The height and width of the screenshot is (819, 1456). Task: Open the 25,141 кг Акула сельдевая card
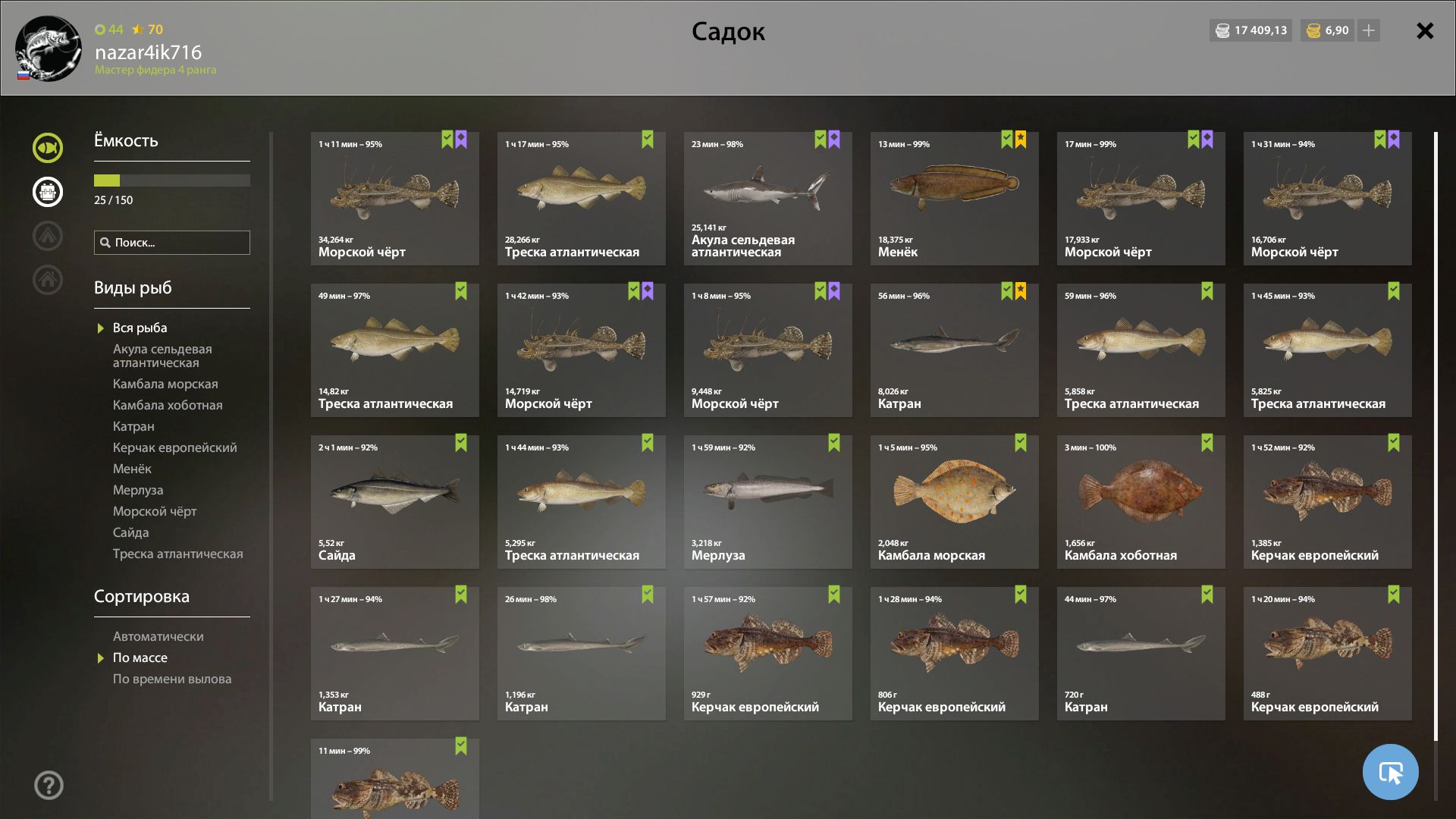coord(767,199)
